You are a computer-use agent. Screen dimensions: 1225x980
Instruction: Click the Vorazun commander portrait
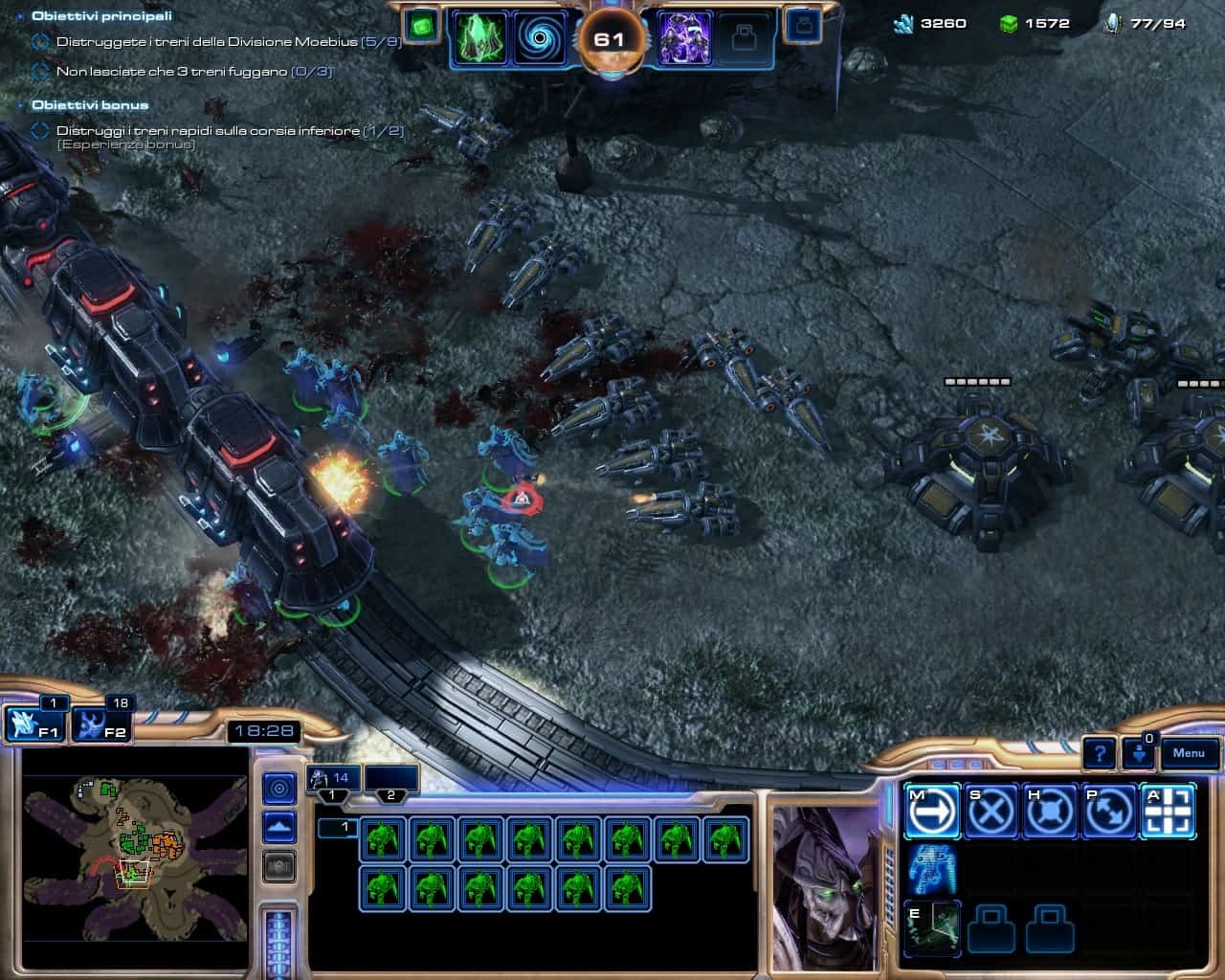(824, 885)
